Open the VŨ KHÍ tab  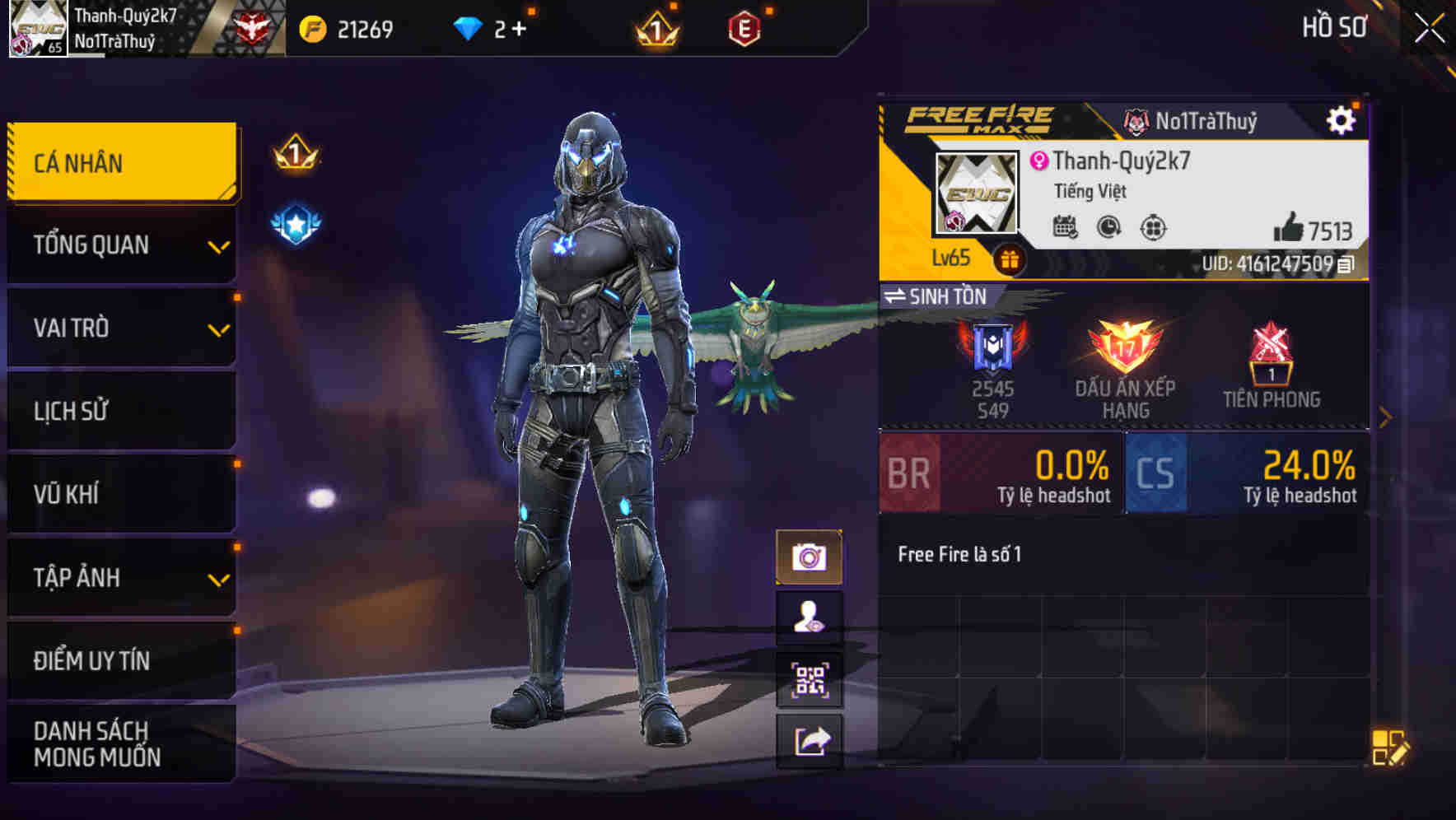(x=120, y=494)
